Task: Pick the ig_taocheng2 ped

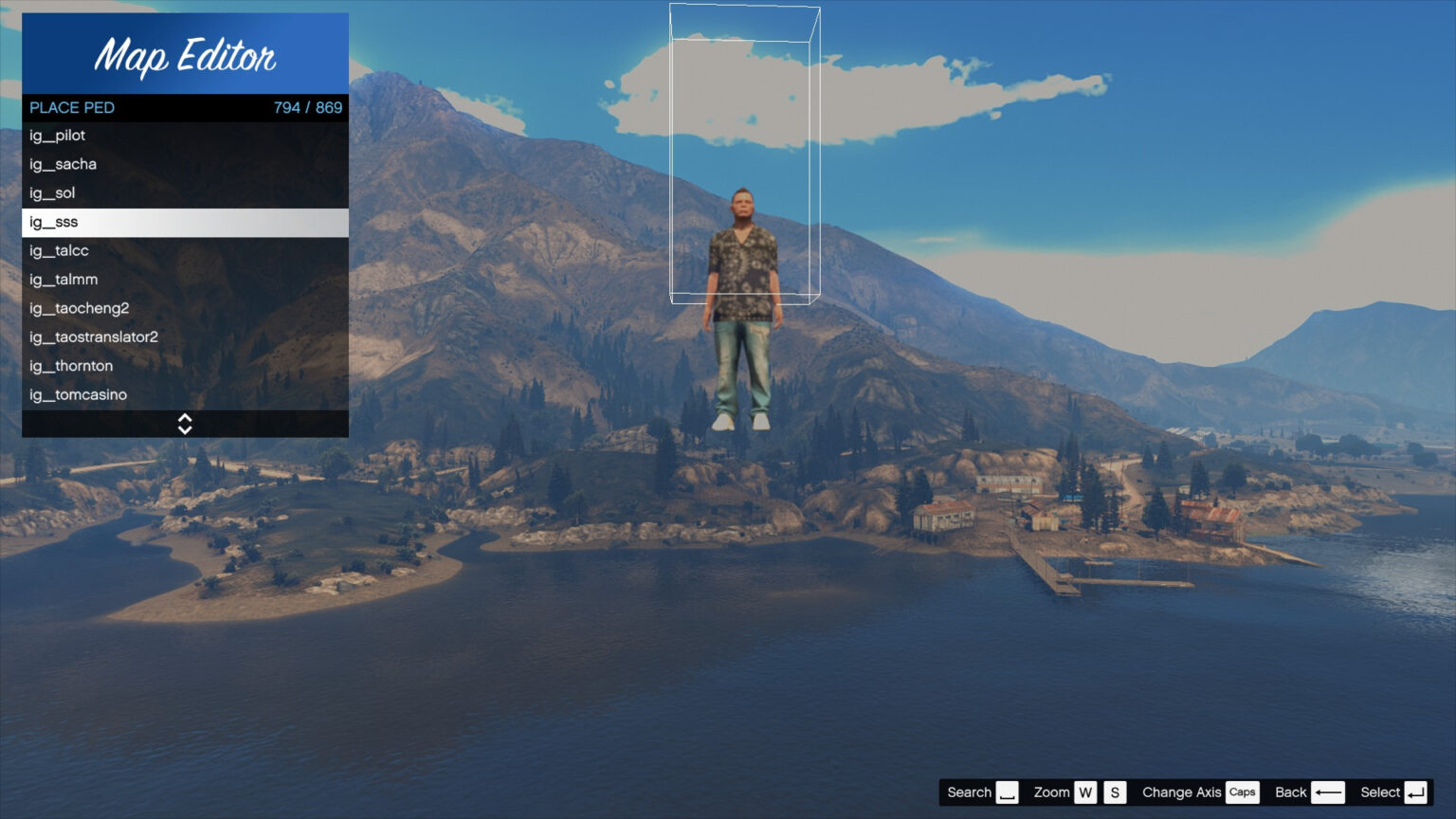Action: (x=185, y=308)
